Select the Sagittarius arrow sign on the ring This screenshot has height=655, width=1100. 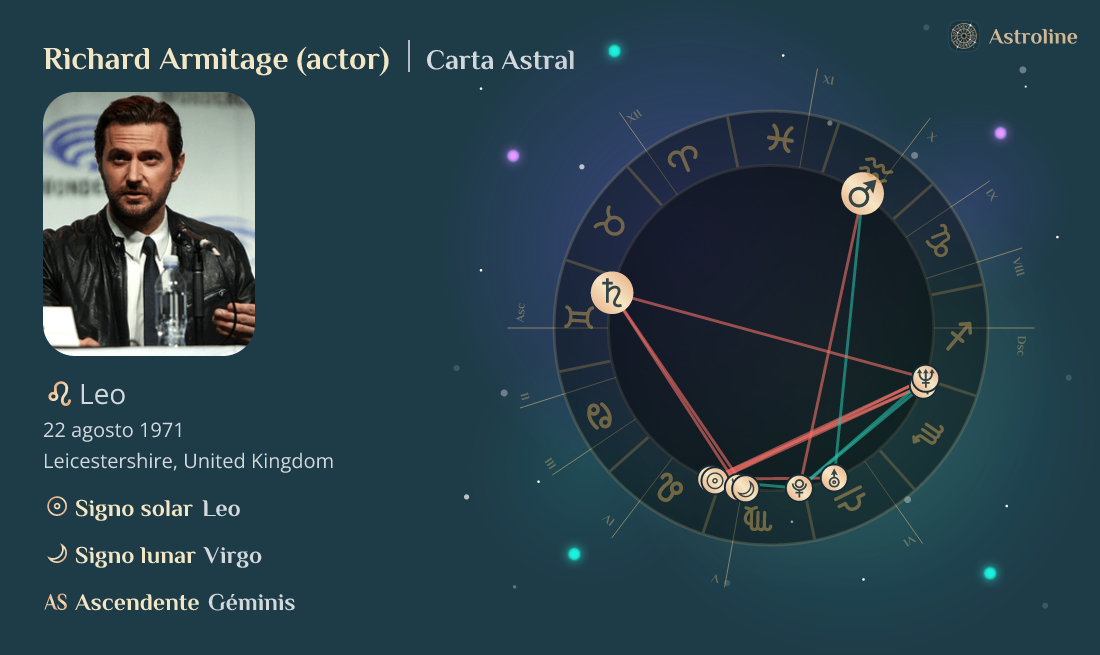pos(959,336)
